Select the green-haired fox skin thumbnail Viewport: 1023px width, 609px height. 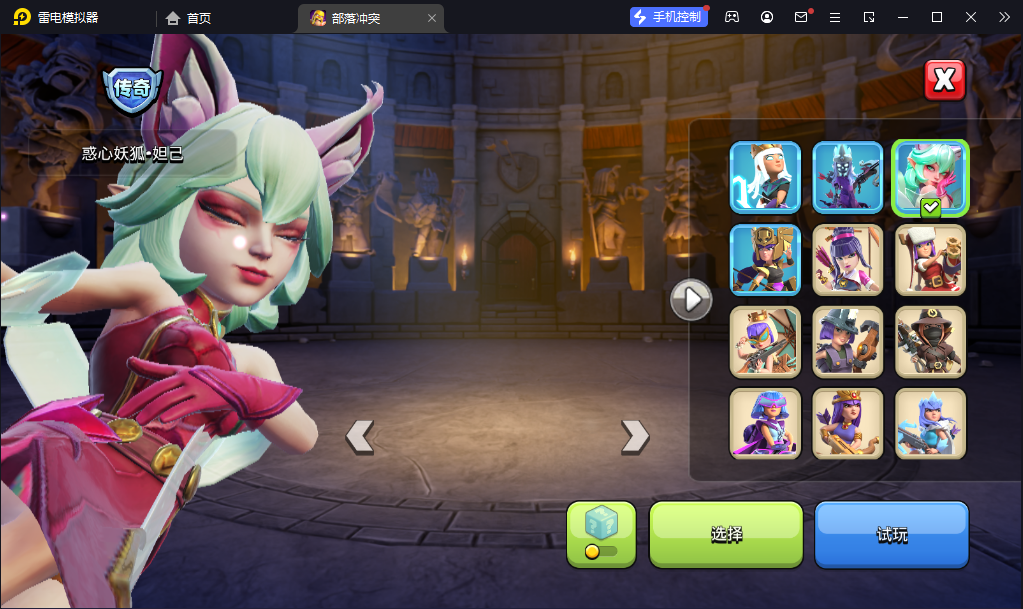click(x=930, y=176)
